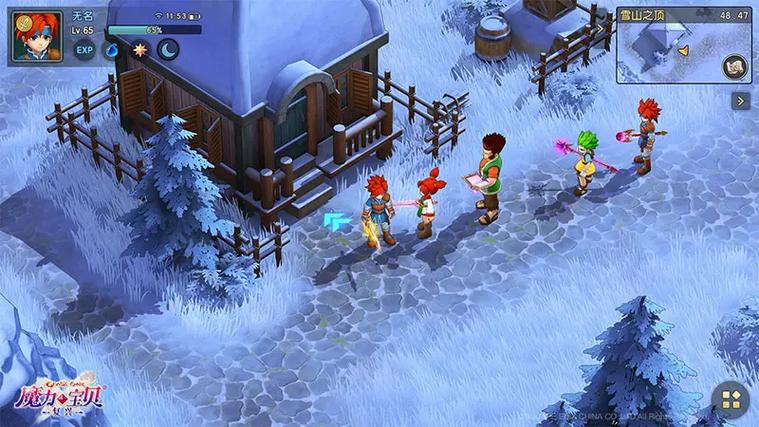Toggle the crescent moon night icon
759x427 pixels.
tap(168, 50)
